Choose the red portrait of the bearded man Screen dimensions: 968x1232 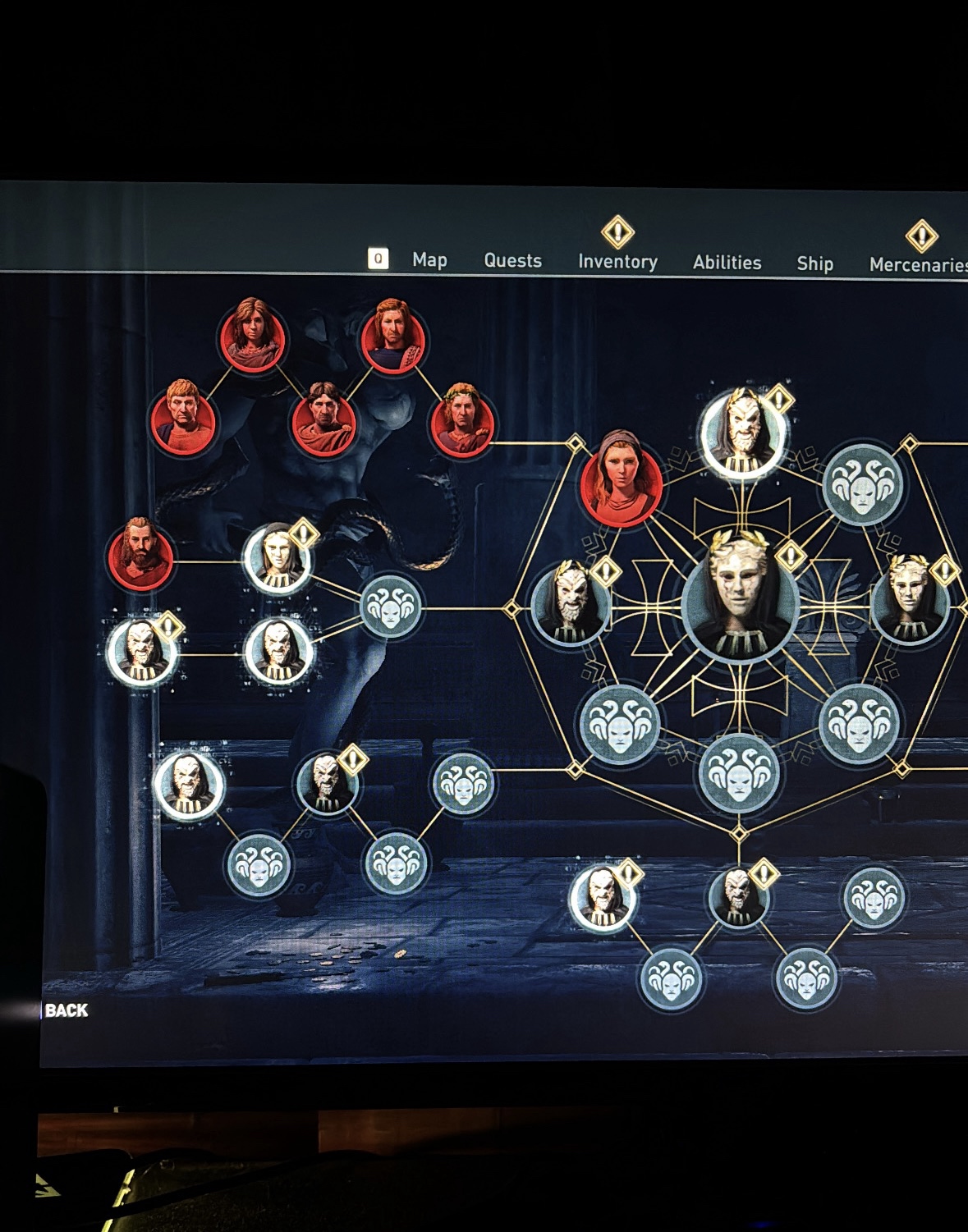(x=140, y=554)
